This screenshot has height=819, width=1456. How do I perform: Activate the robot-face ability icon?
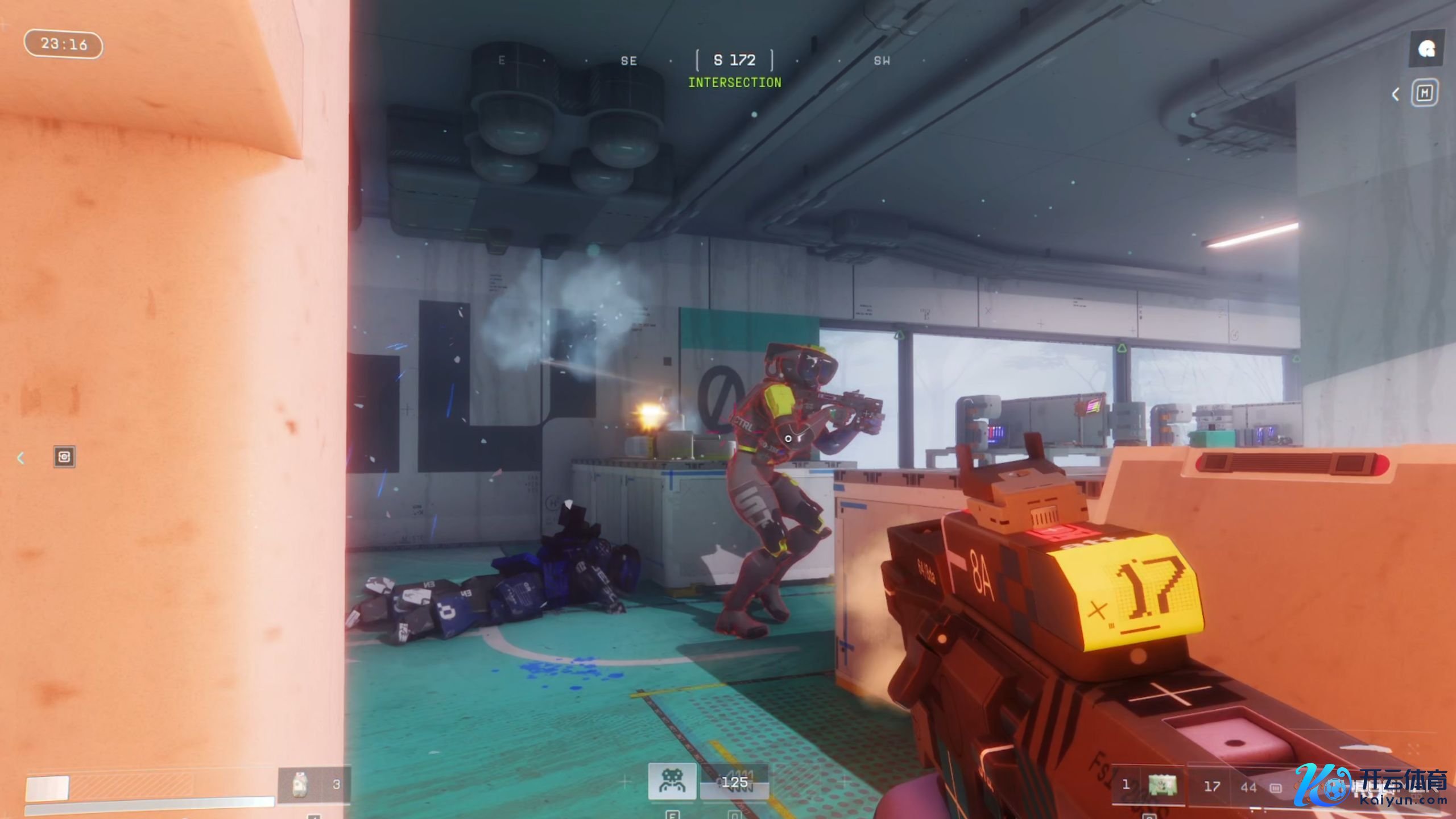tap(672, 781)
